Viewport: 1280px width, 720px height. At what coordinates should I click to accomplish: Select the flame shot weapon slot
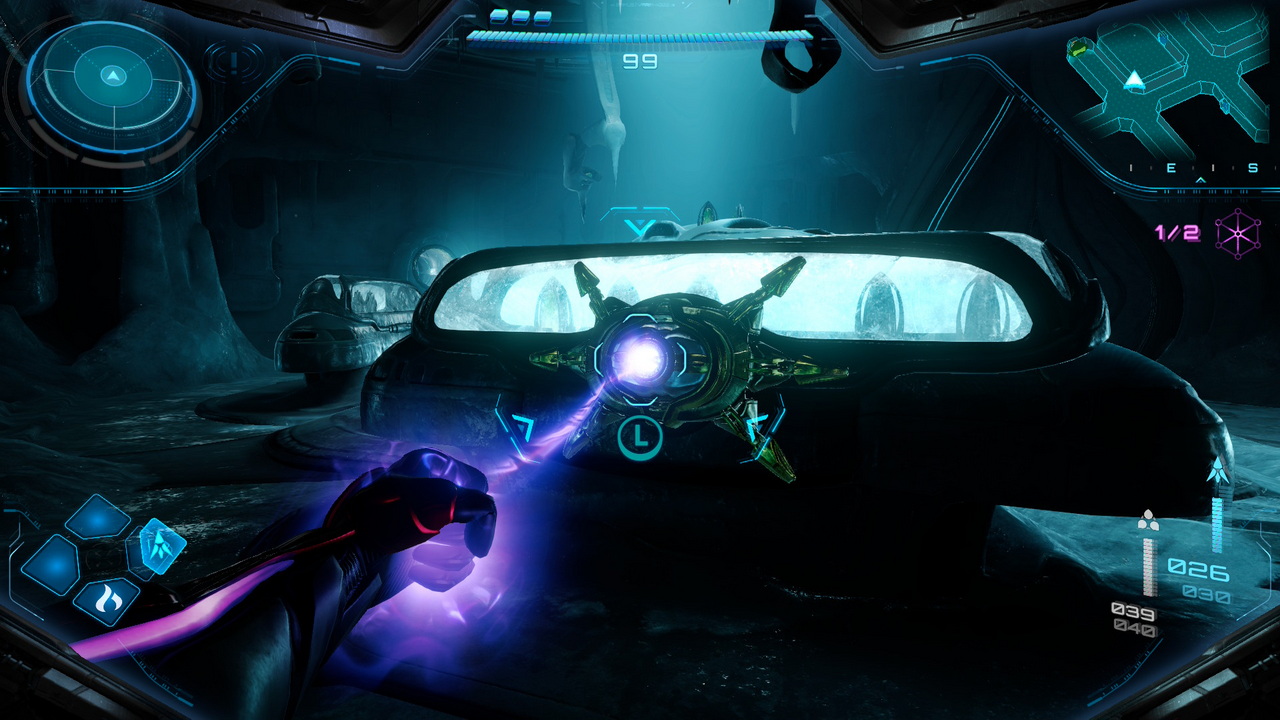coord(105,602)
